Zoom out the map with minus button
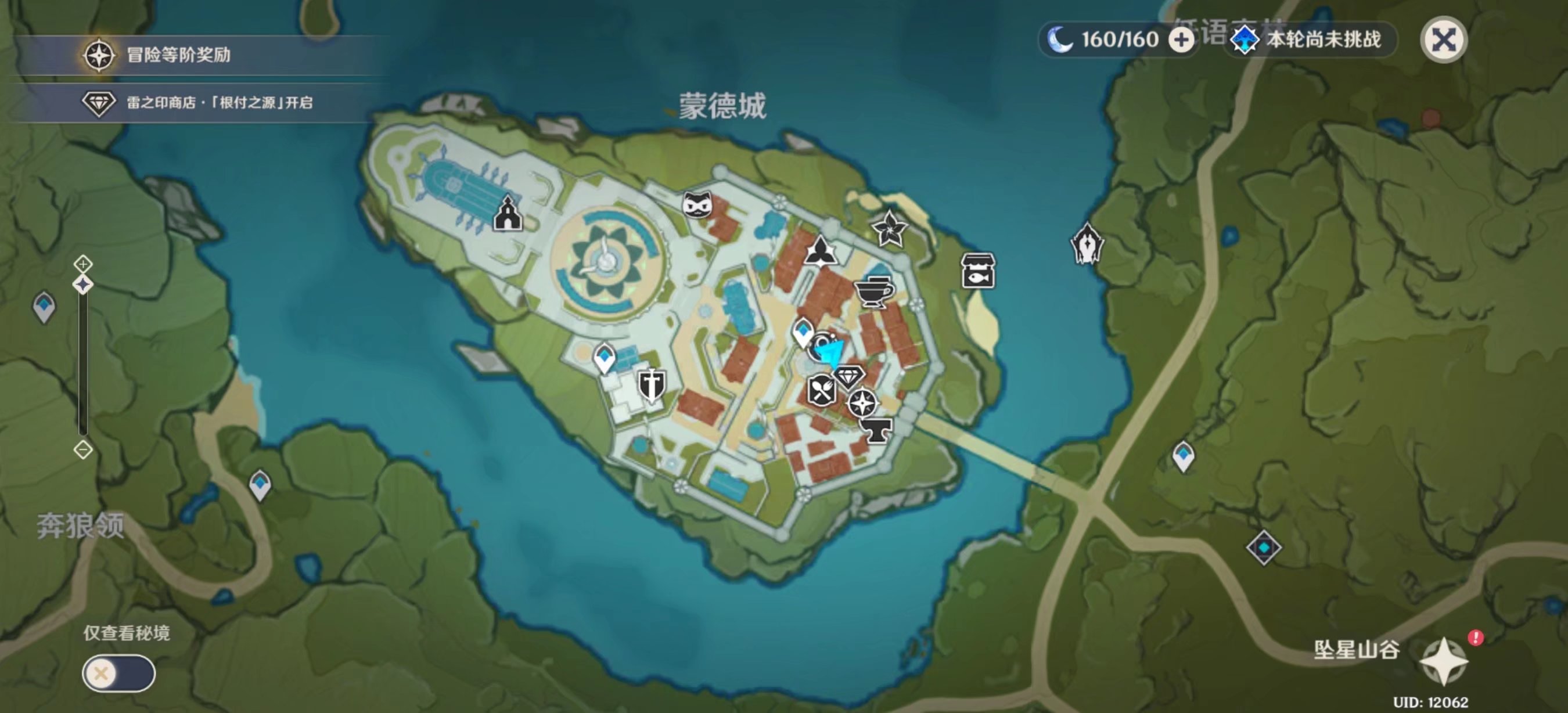 (83, 449)
